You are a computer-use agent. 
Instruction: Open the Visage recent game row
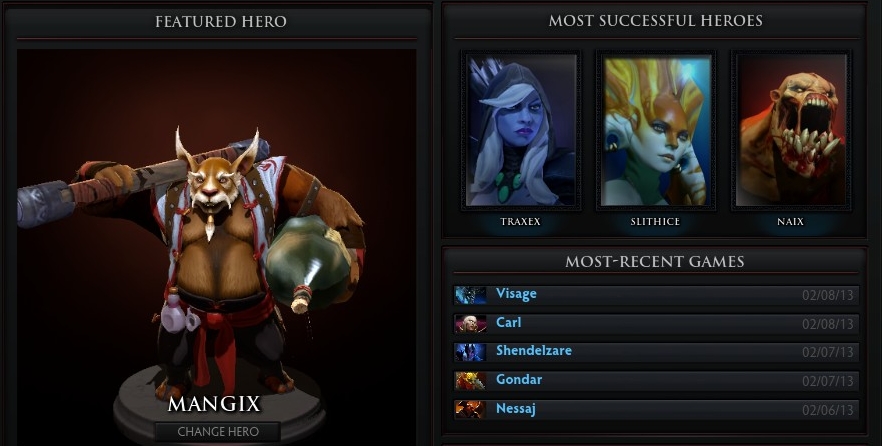point(655,295)
